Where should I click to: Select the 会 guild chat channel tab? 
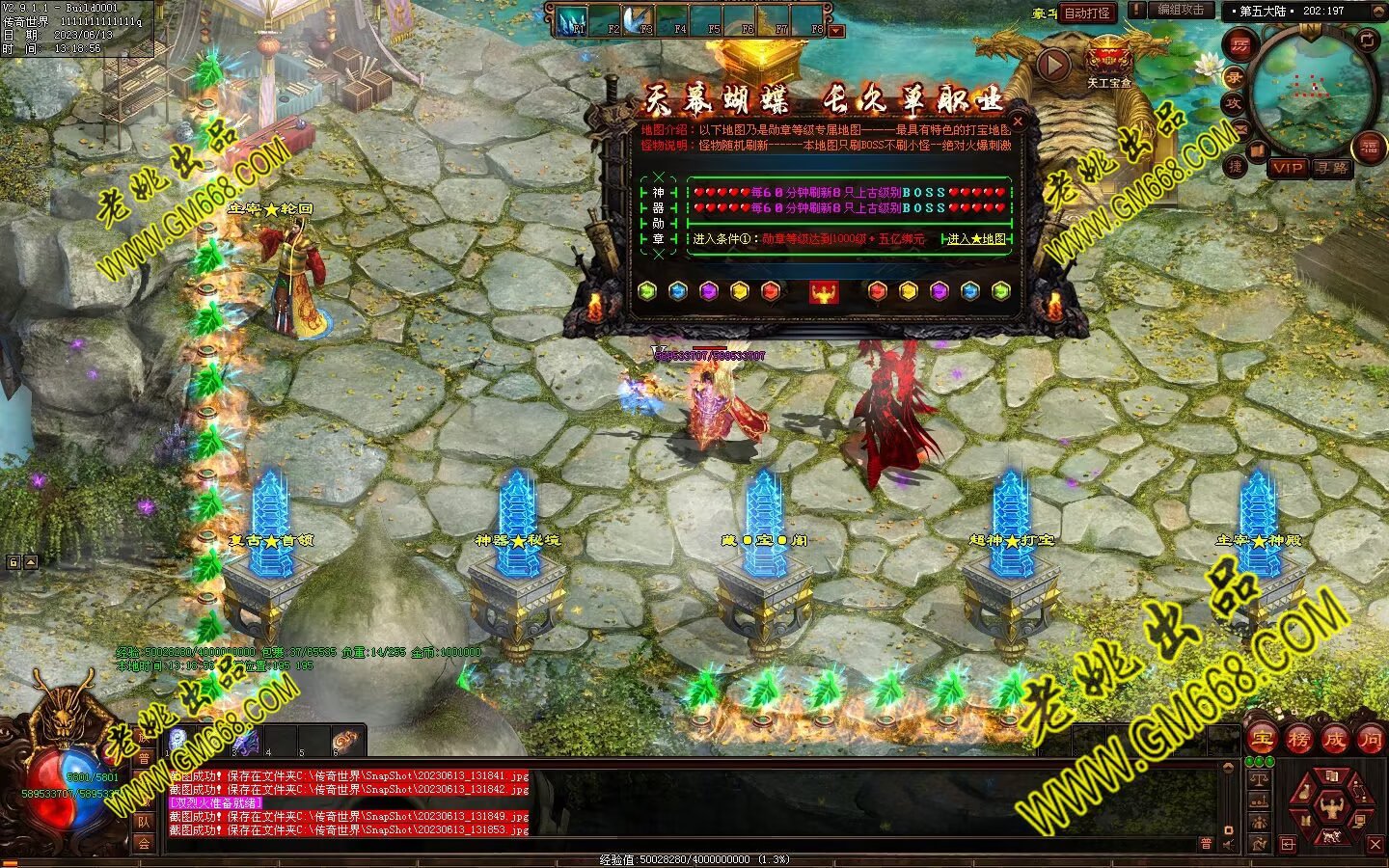(x=144, y=843)
